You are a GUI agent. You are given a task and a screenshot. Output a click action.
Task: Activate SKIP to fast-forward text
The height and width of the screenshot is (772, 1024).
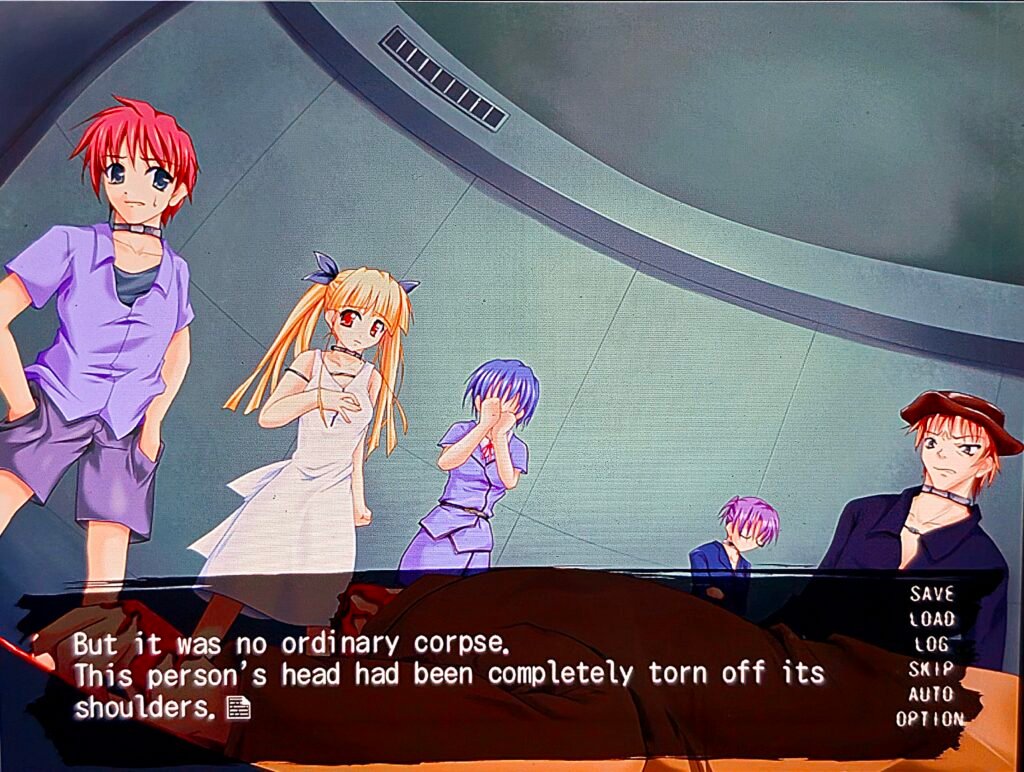click(931, 669)
